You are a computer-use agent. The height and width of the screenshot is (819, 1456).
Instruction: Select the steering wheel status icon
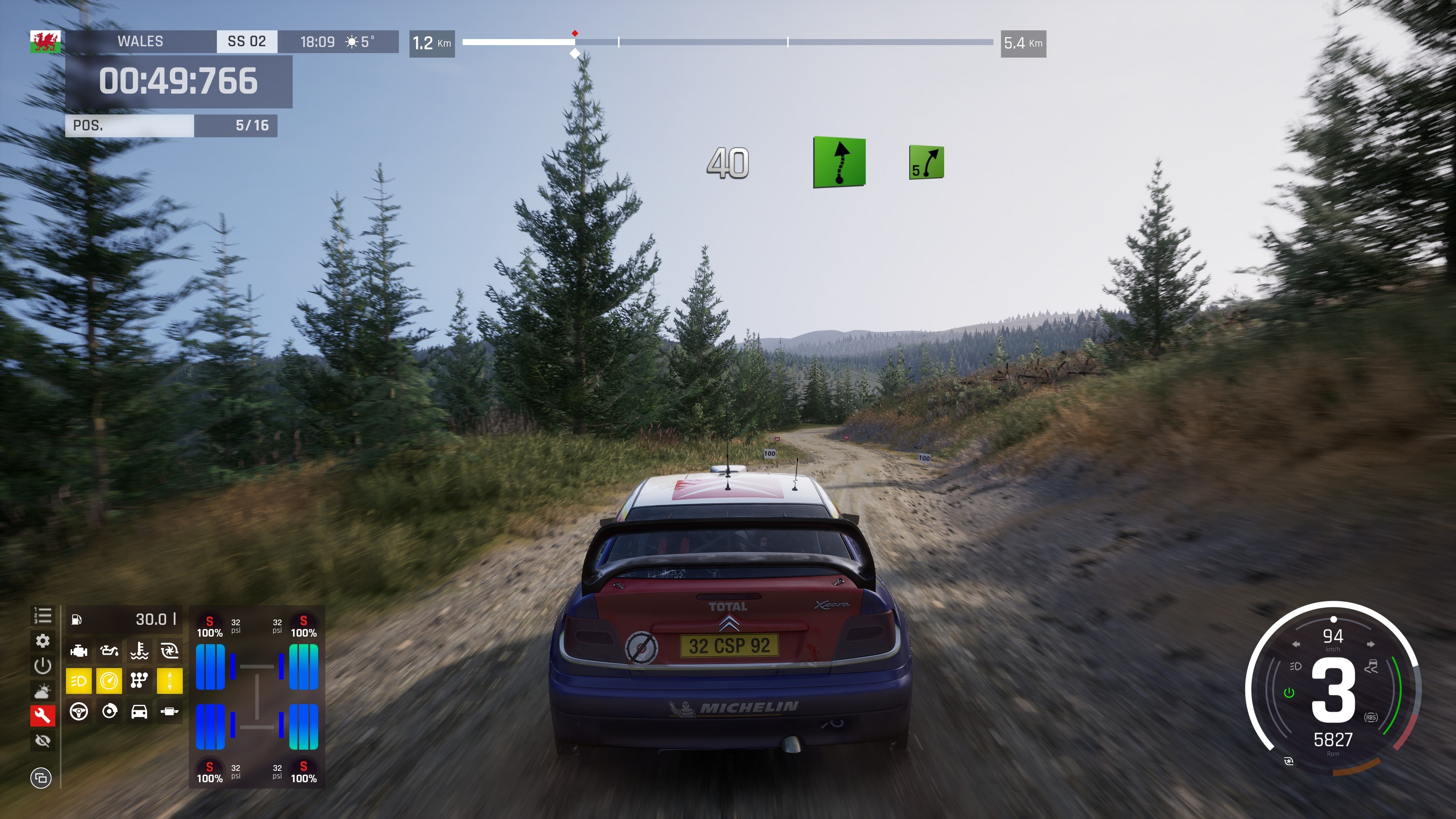tap(78, 712)
